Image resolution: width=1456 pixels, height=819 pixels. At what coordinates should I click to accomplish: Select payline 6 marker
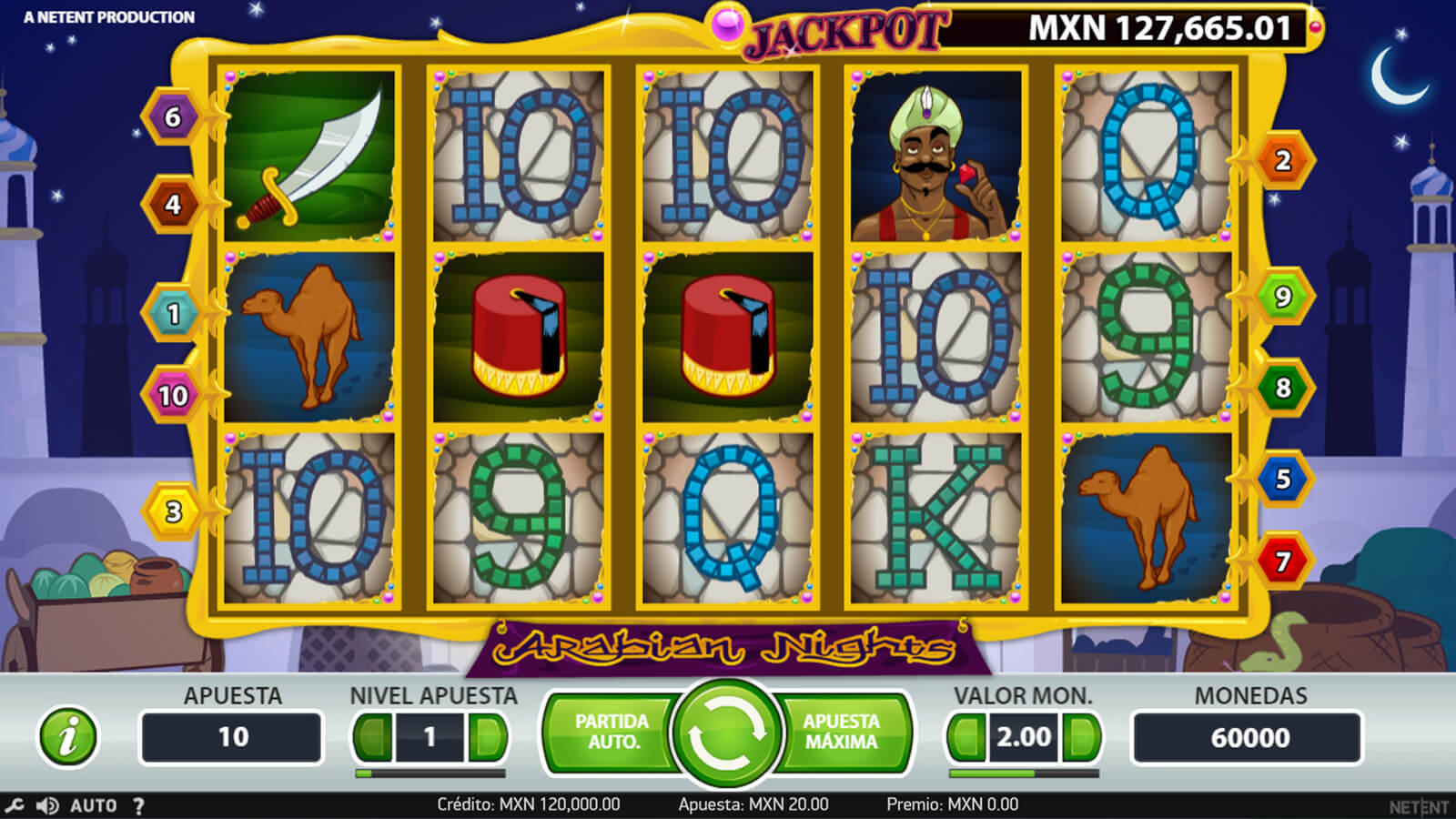[x=173, y=117]
